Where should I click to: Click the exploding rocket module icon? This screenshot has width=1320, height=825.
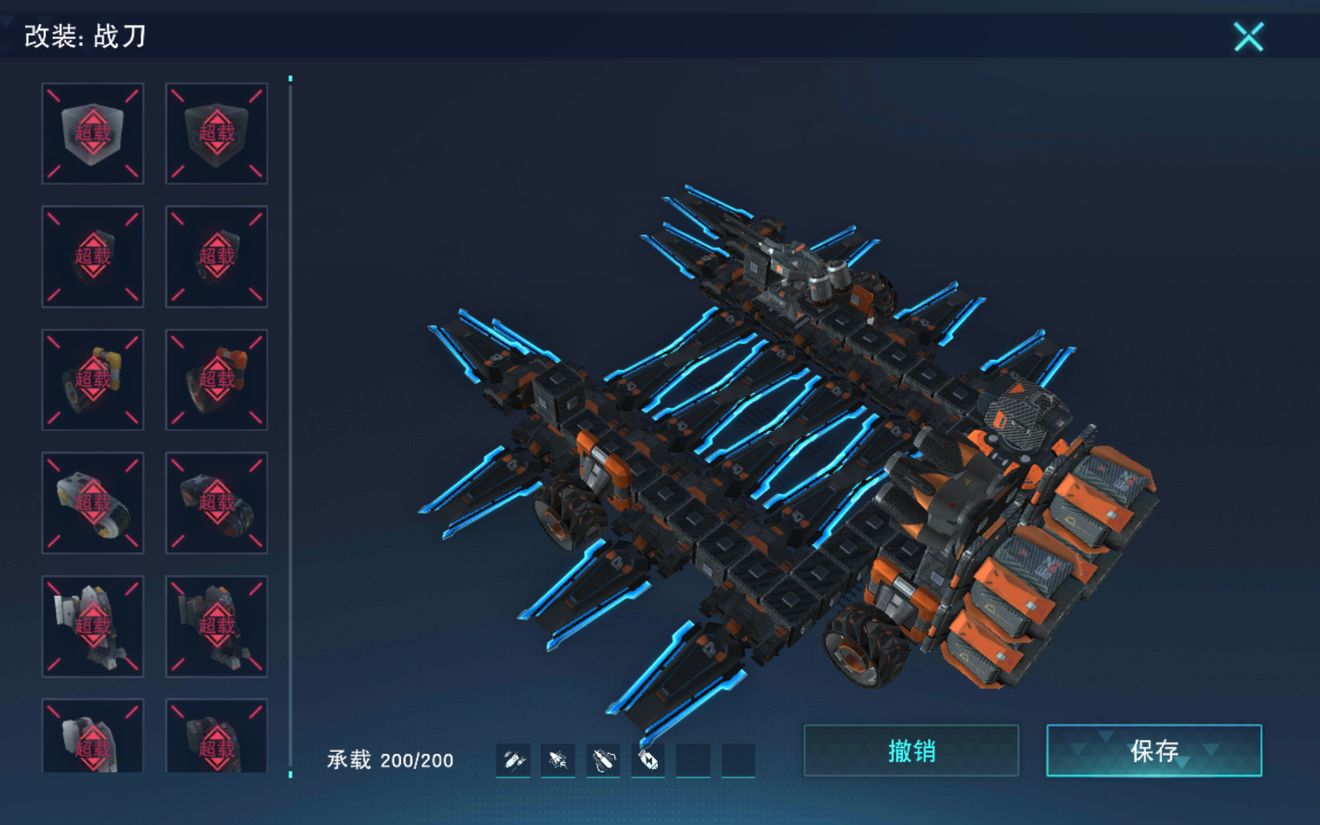pyautogui.click(x=558, y=761)
